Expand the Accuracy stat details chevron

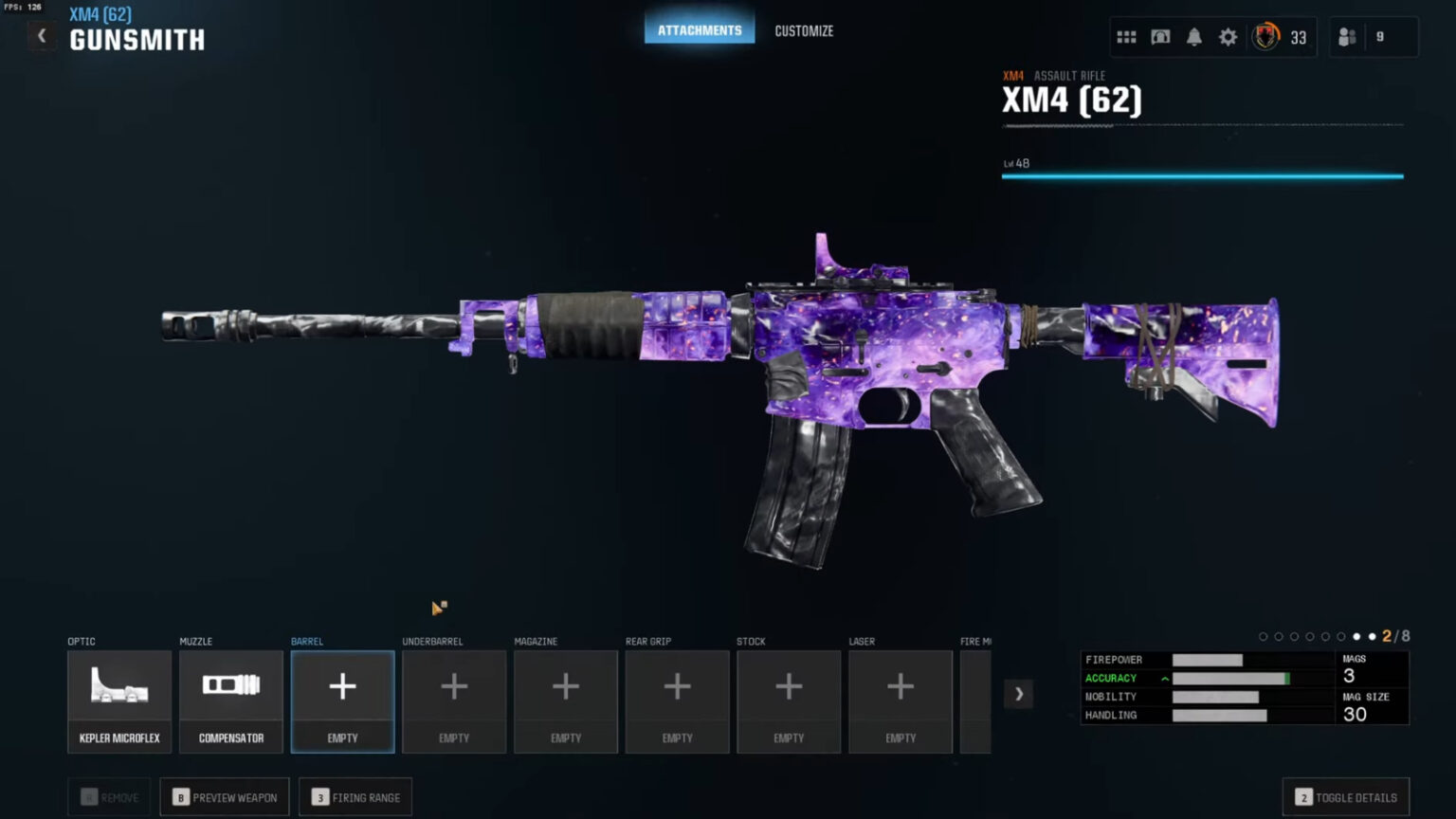[x=1163, y=678]
